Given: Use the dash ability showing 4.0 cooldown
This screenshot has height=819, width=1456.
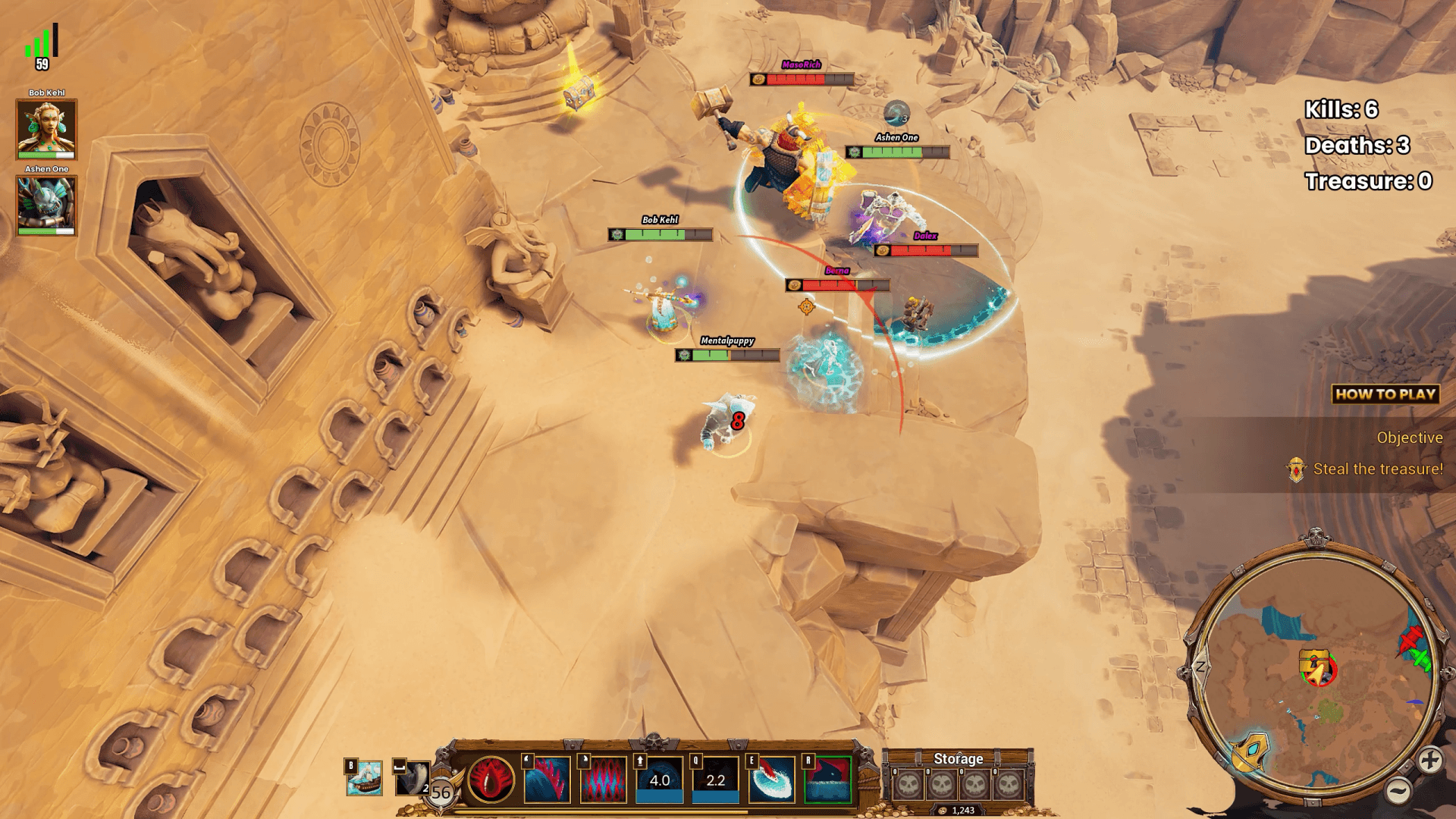Looking at the screenshot, I should pos(657,781).
